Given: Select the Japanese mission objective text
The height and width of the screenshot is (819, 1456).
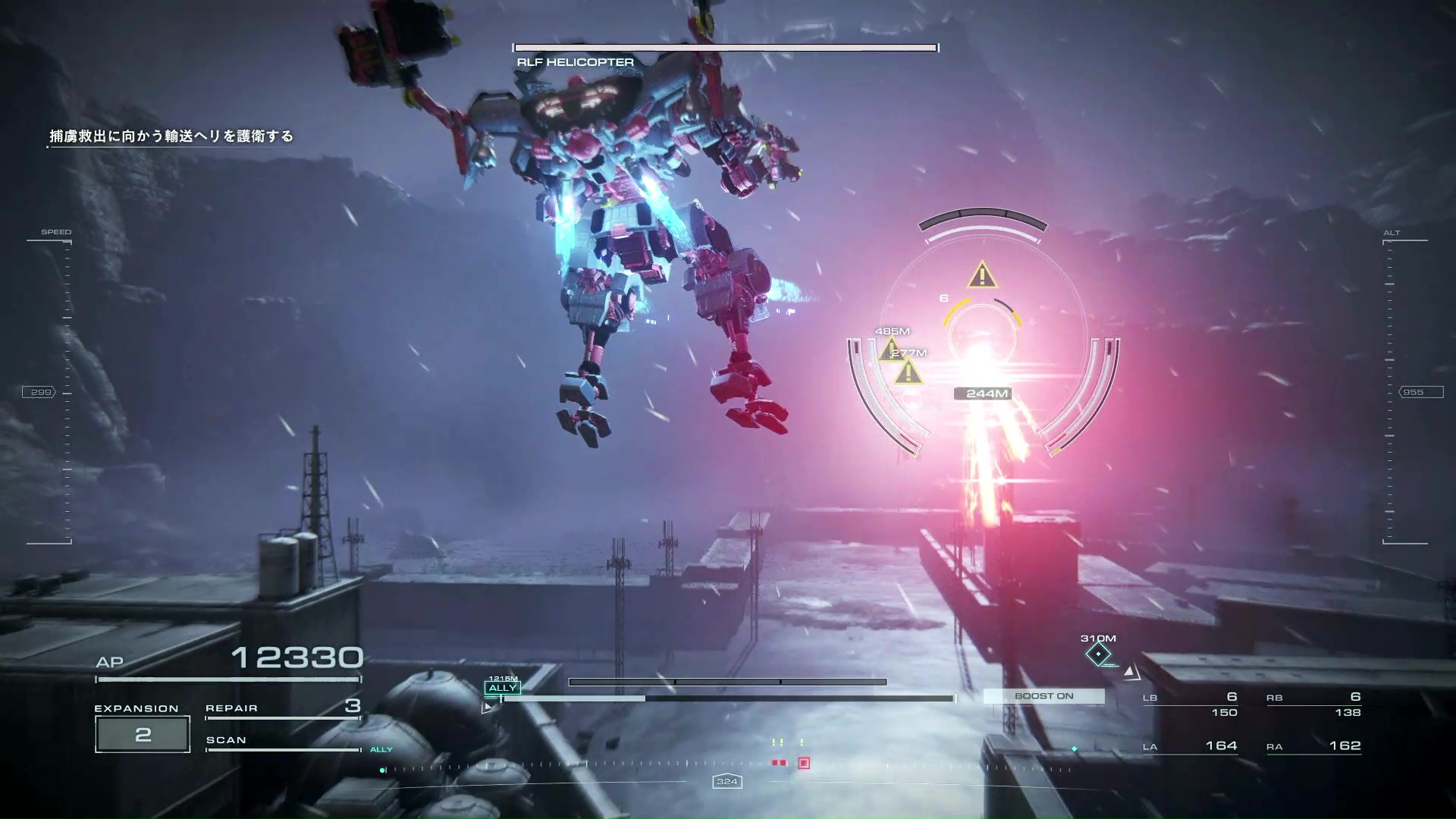Looking at the screenshot, I should point(171,136).
